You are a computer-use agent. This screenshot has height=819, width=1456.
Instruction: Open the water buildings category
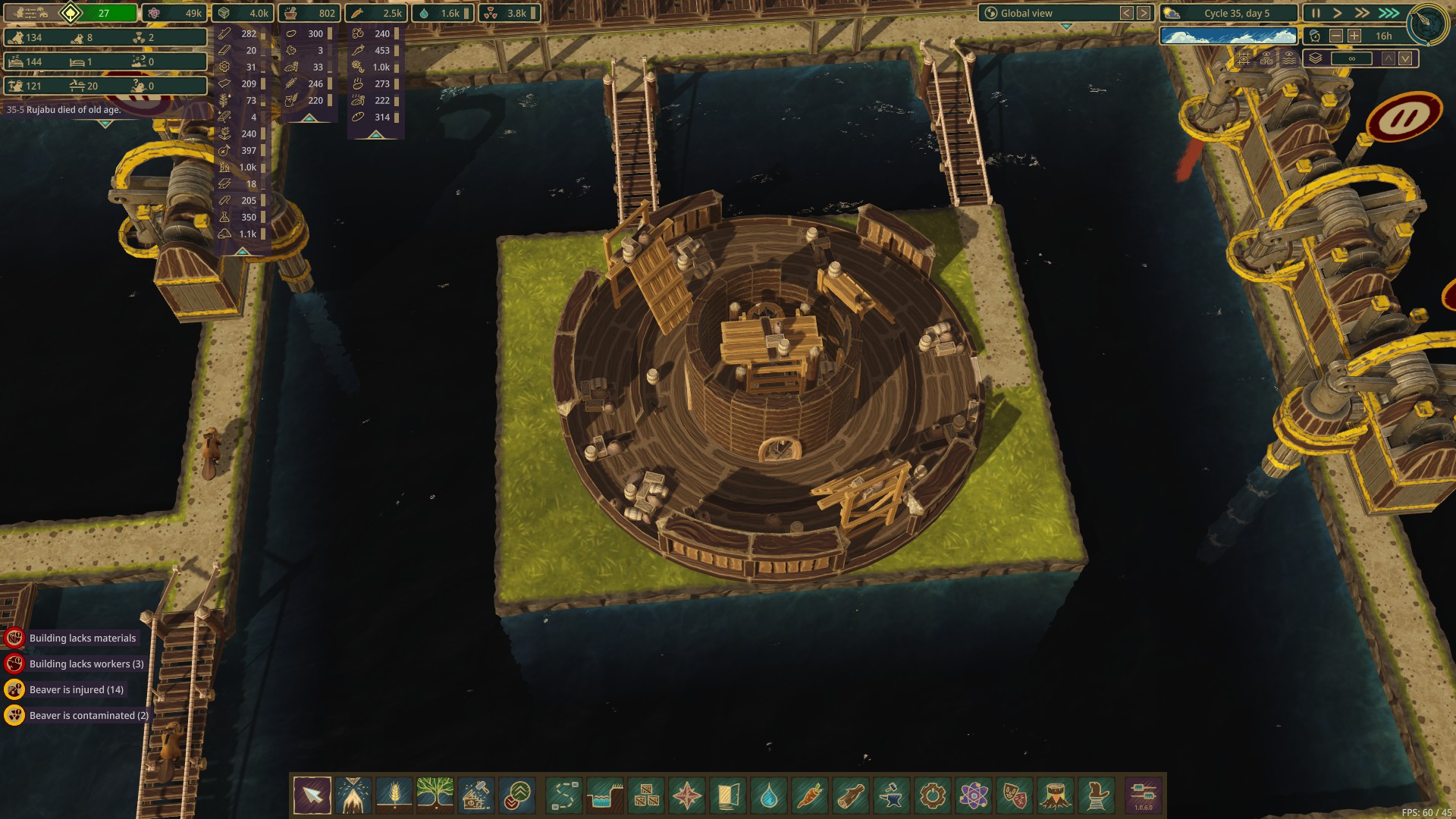point(769,795)
